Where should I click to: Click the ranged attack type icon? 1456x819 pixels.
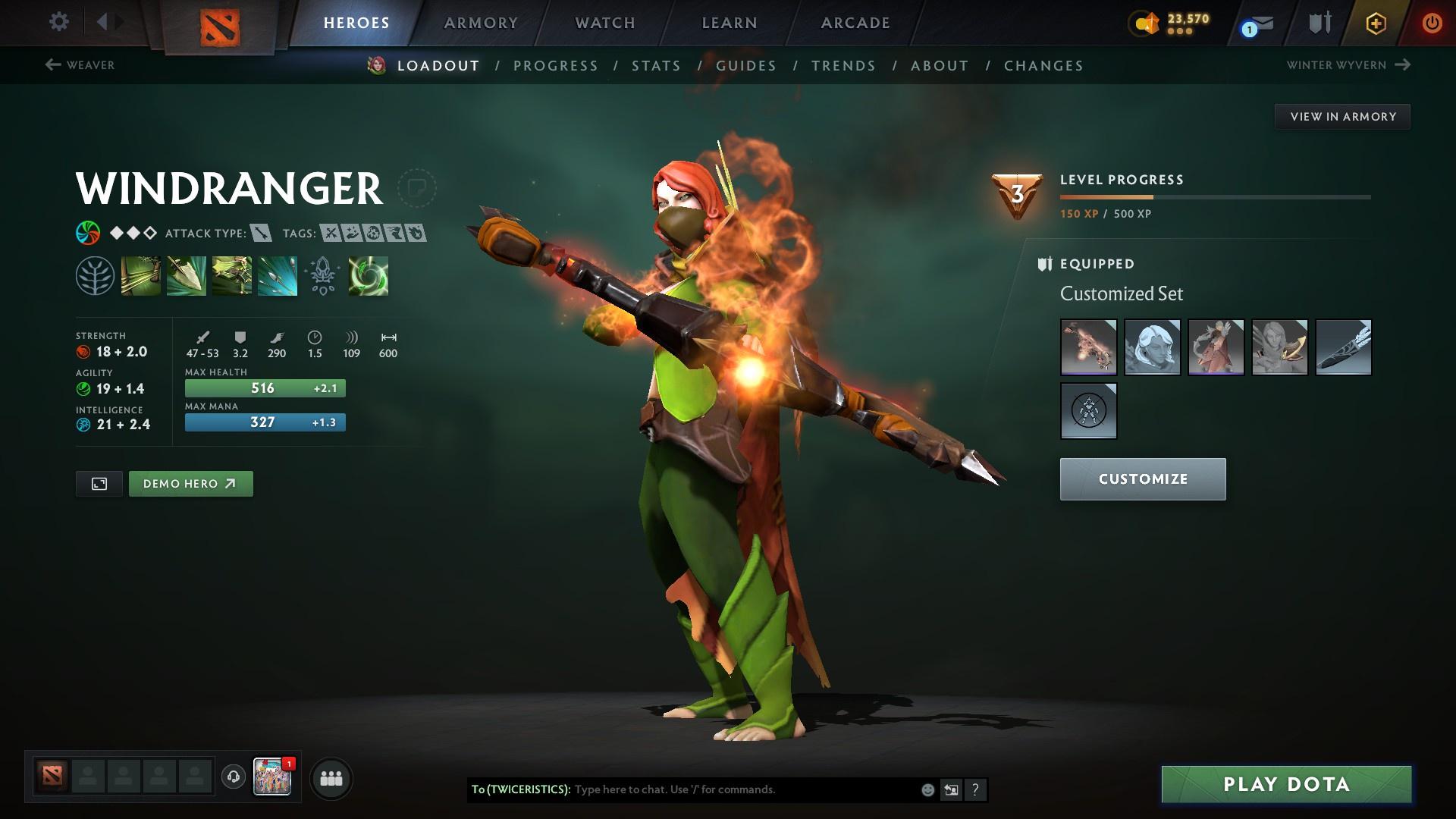[261, 234]
